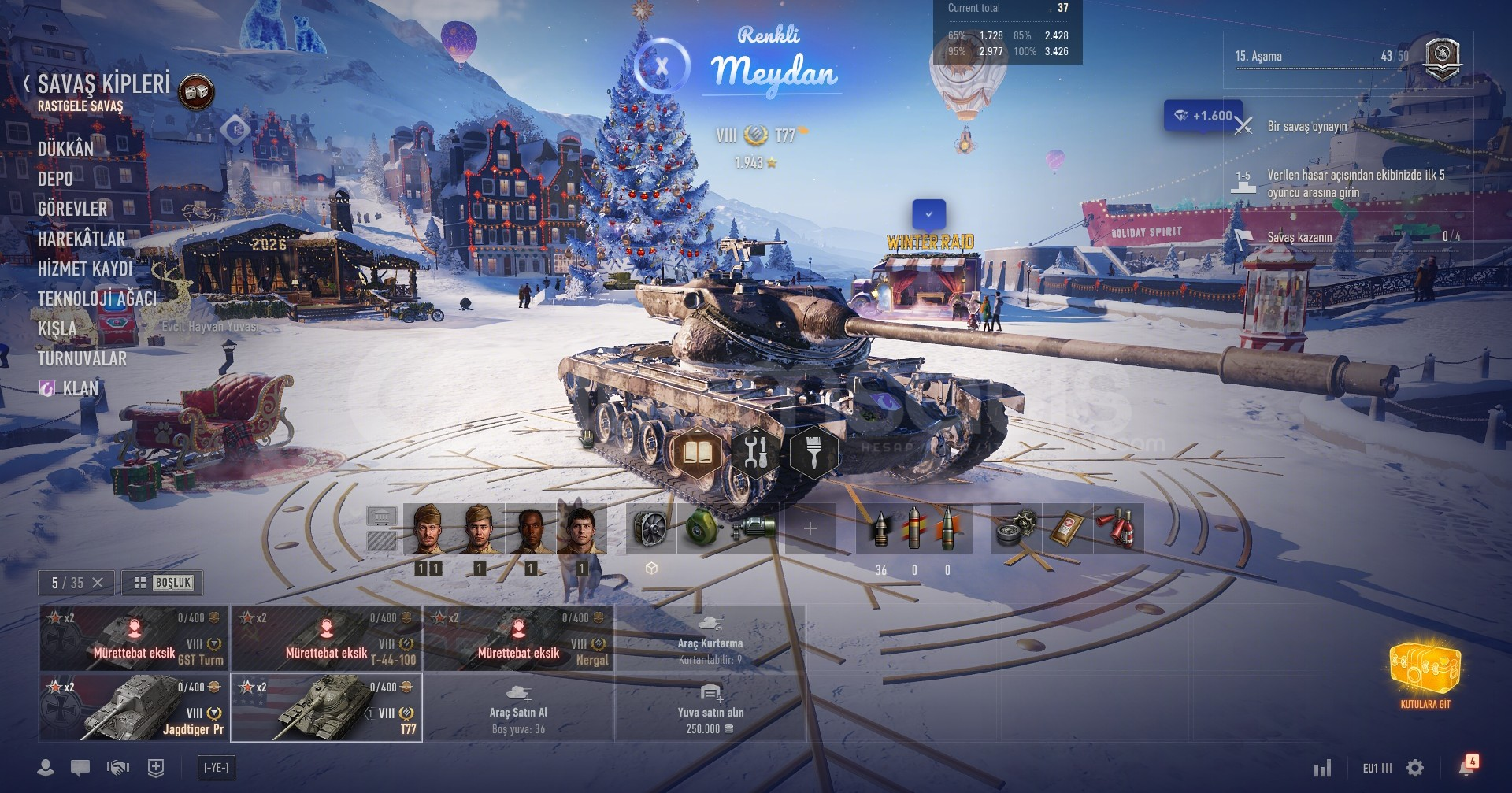Start battle with the Meydan button
The image size is (1512, 793).
pyautogui.click(x=773, y=71)
